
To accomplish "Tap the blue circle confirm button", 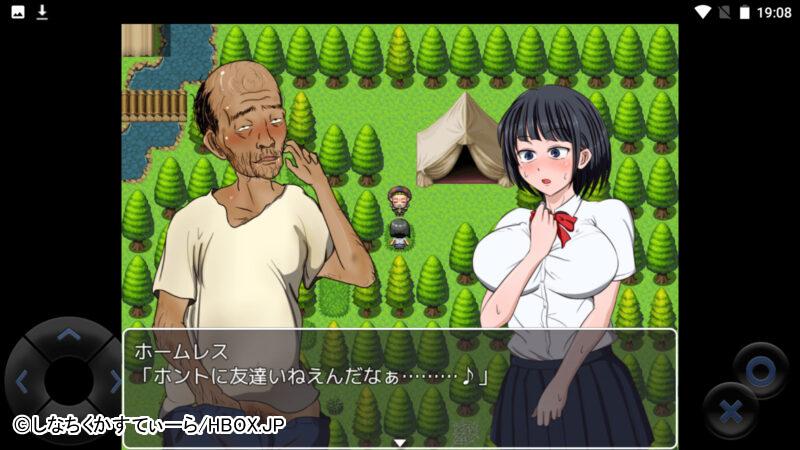I will tap(760, 369).
